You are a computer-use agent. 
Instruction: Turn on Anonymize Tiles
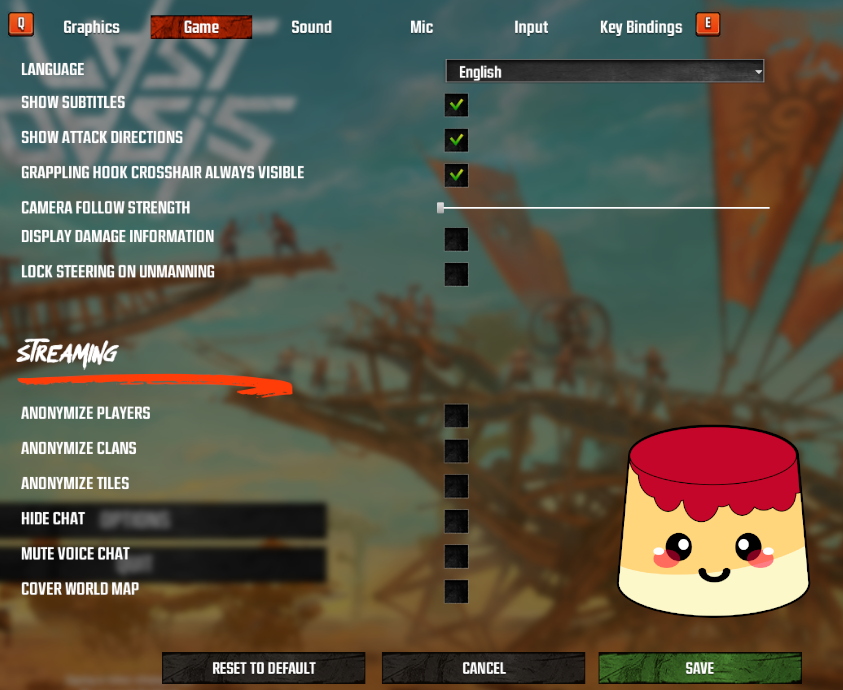456,486
